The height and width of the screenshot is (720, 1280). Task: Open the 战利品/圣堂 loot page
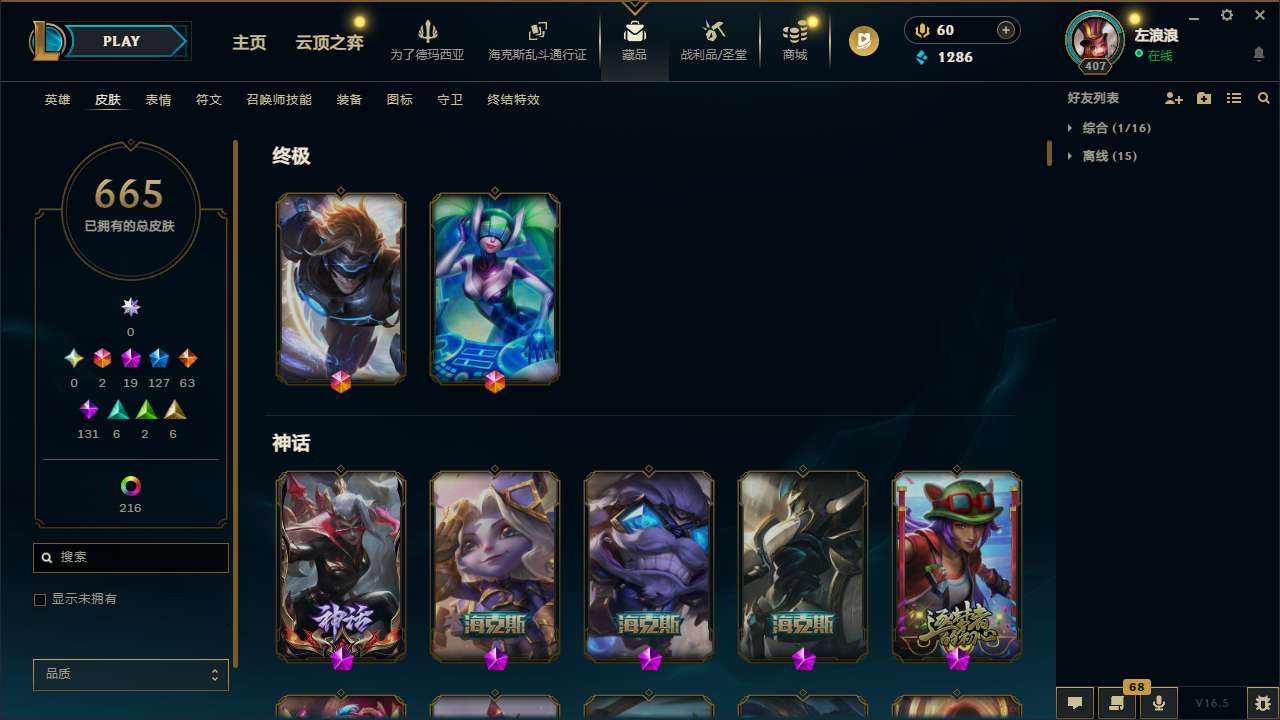(713, 42)
